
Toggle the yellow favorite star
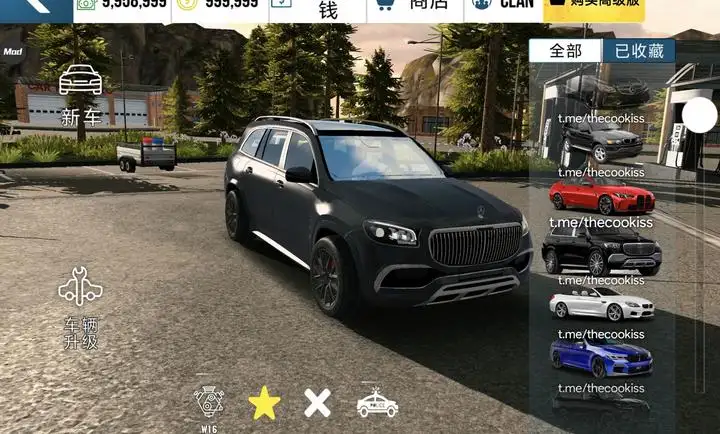click(264, 402)
